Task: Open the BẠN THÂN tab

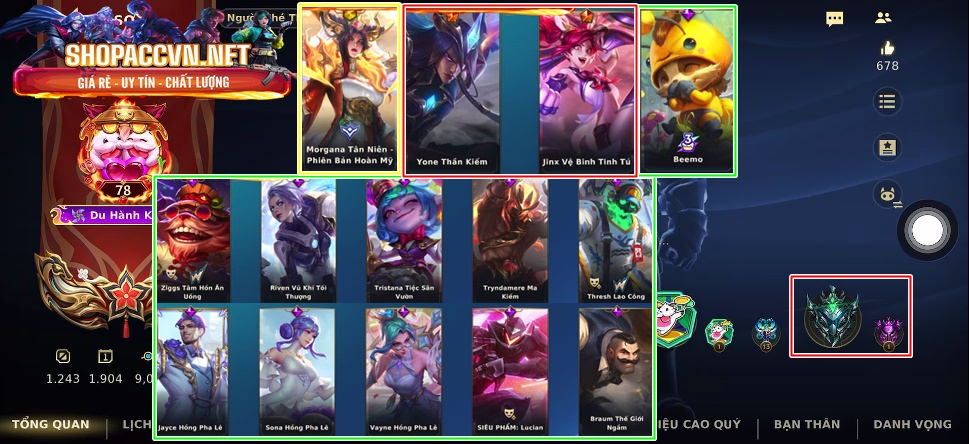Action: 806,425
